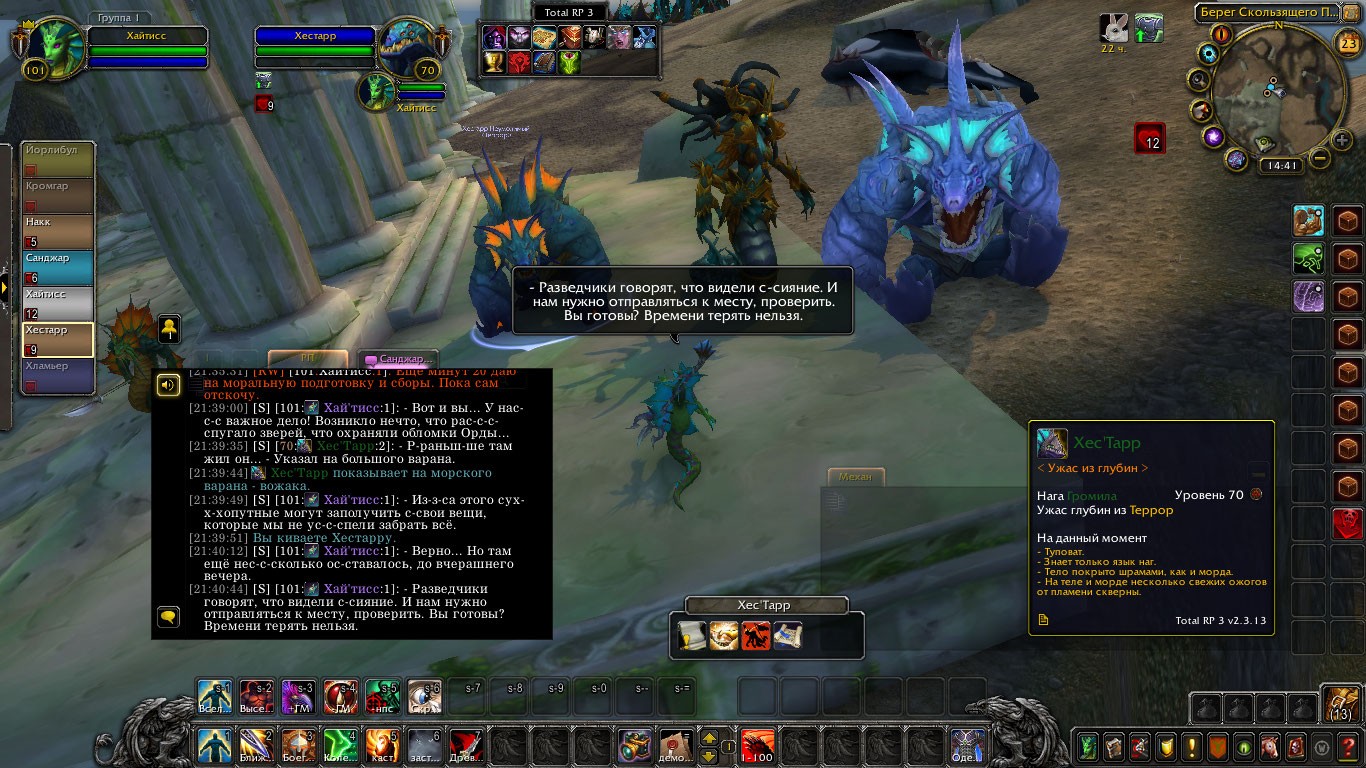Click the action bar page up arrow
This screenshot has width=1366, height=768.
(710, 738)
